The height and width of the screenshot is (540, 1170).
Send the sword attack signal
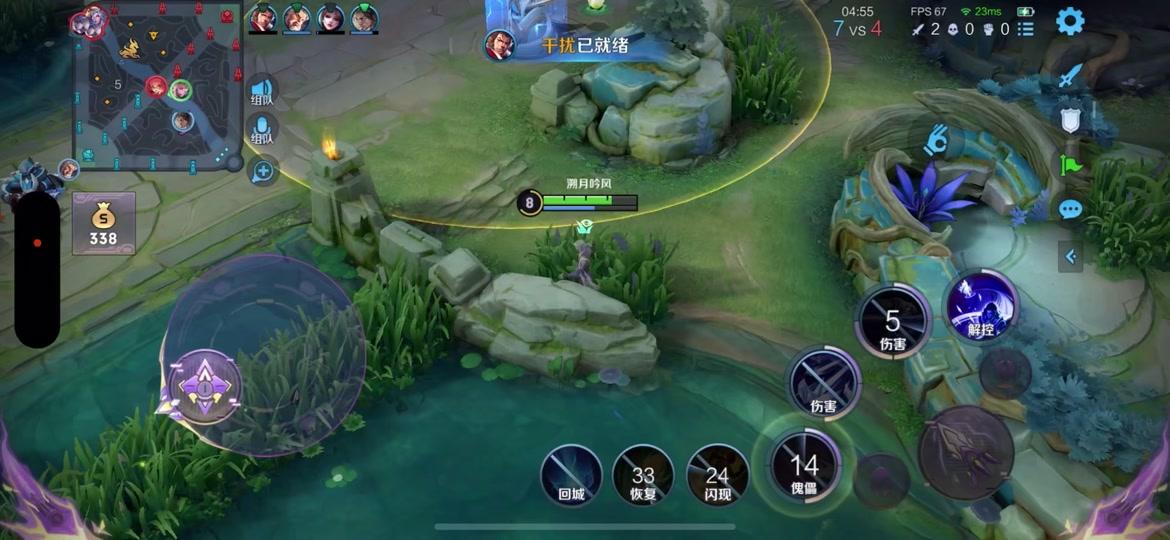click(1071, 76)
